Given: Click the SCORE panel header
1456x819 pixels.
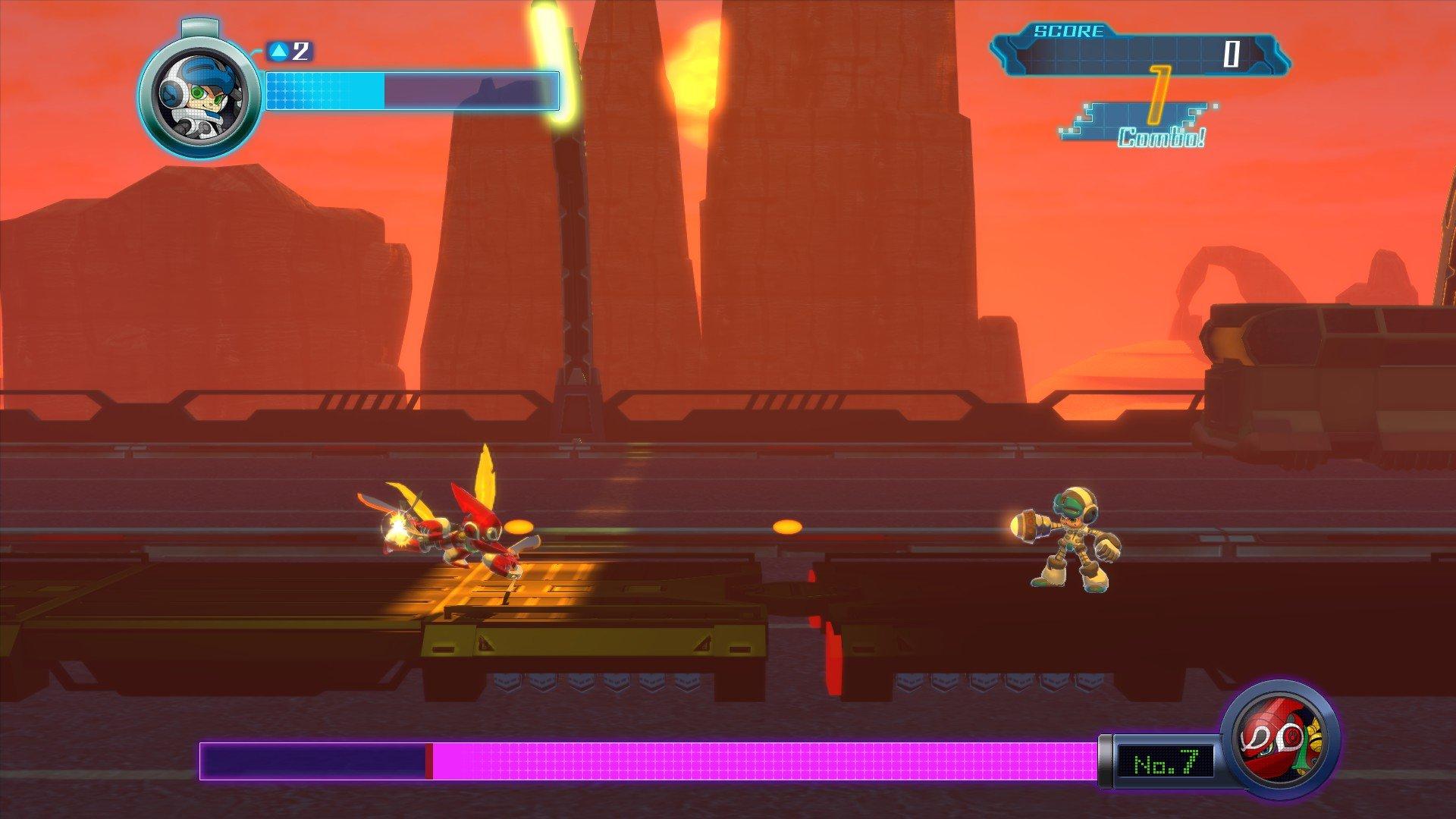Looking at the screenshot, I should (x=1068, y=30).
